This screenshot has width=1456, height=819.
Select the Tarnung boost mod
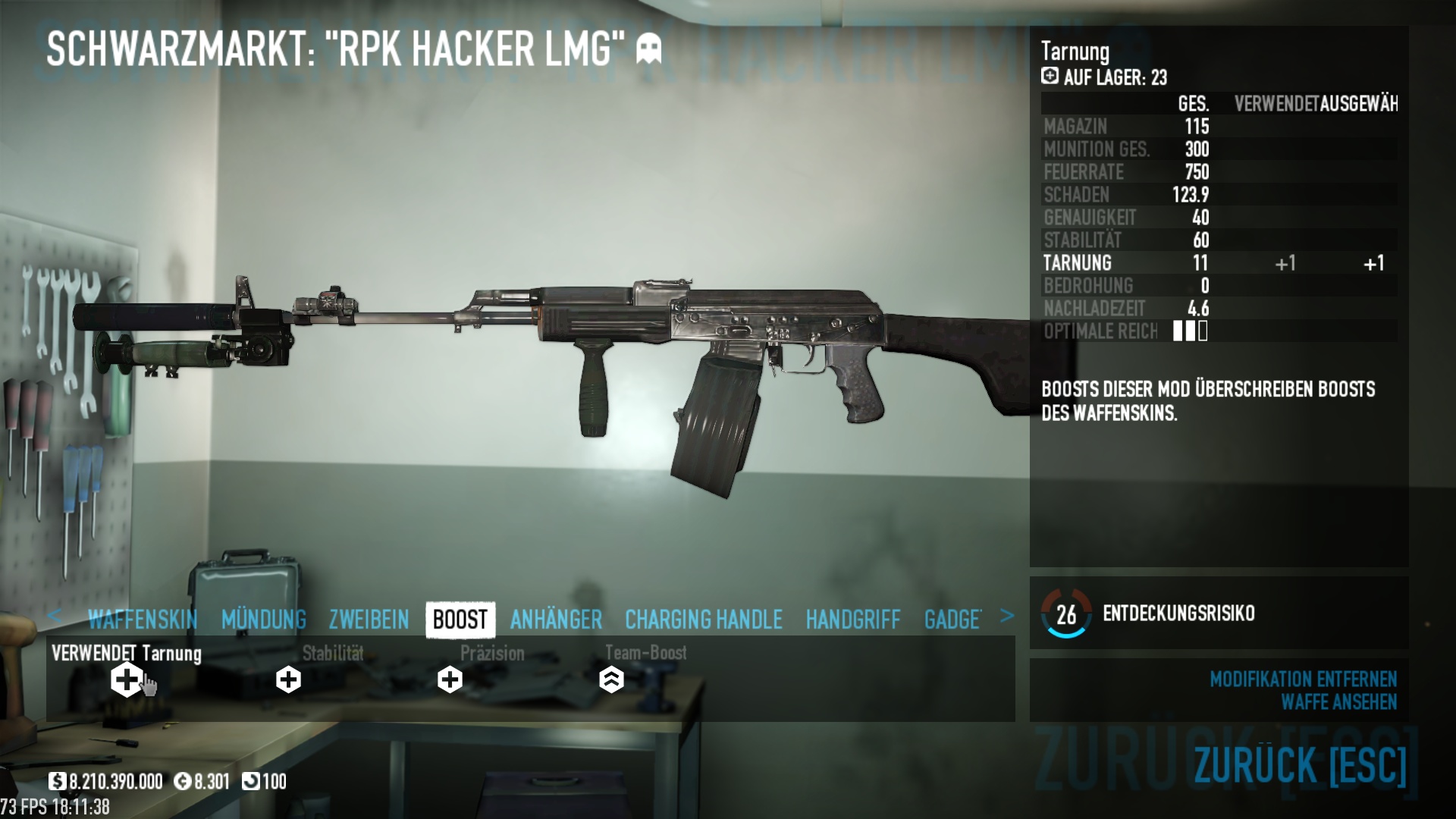[127, 679]
